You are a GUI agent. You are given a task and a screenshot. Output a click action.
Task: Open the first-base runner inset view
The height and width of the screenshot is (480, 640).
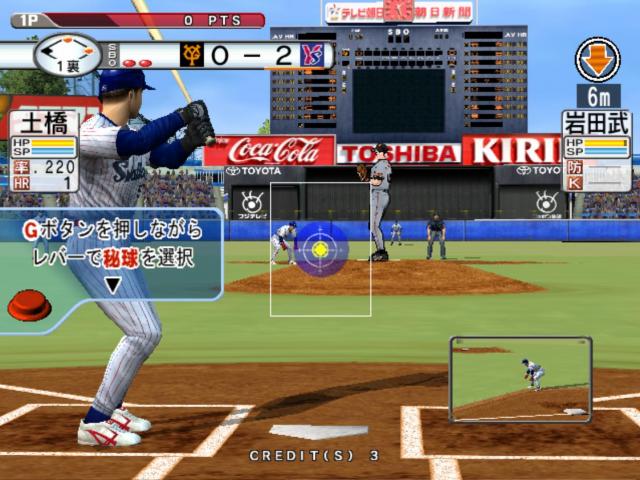click(520, 379)
